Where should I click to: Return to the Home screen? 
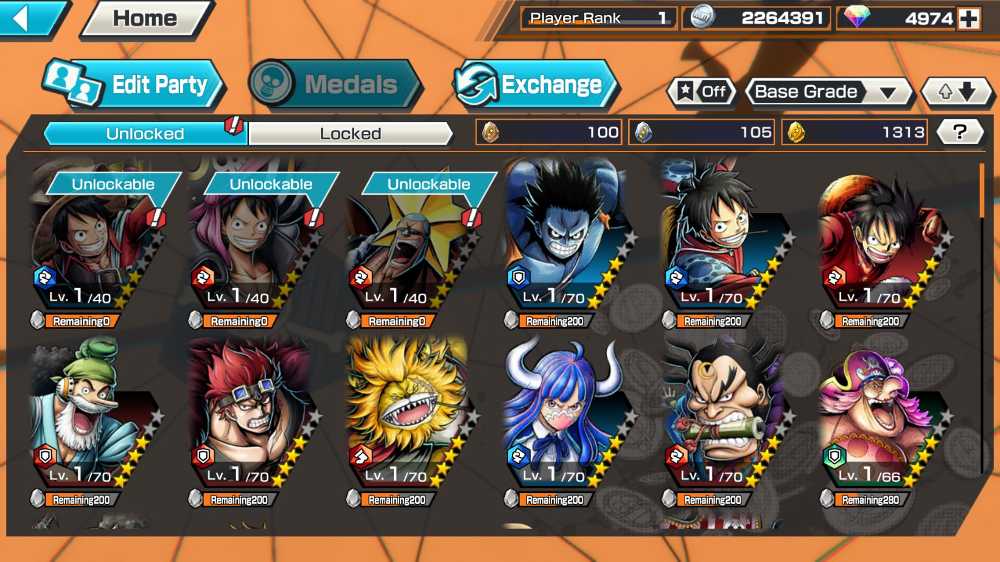[145, 18]
